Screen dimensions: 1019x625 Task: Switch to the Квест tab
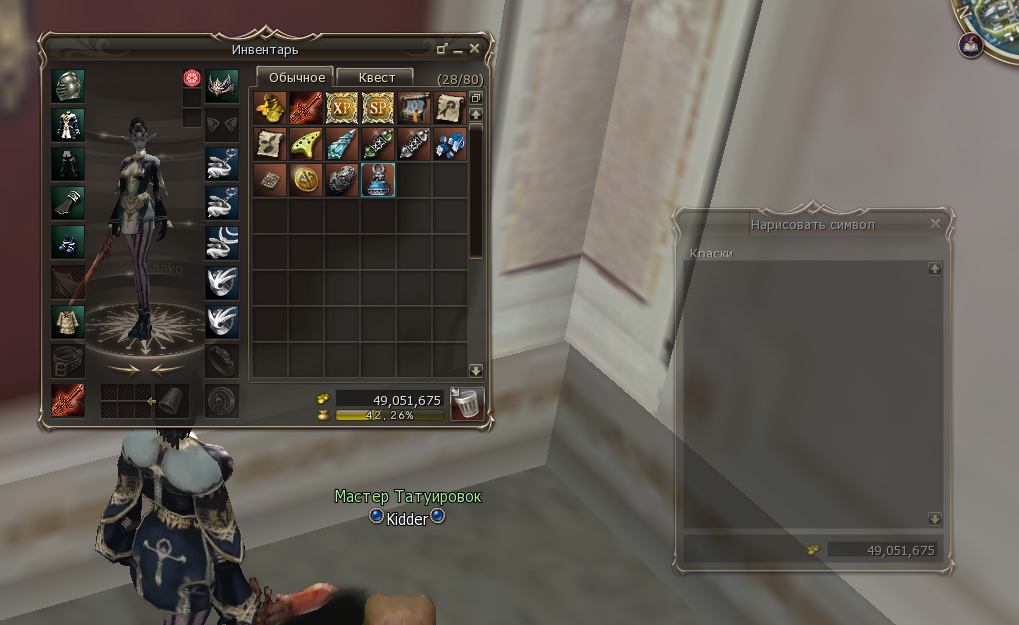tap(377, 77)
